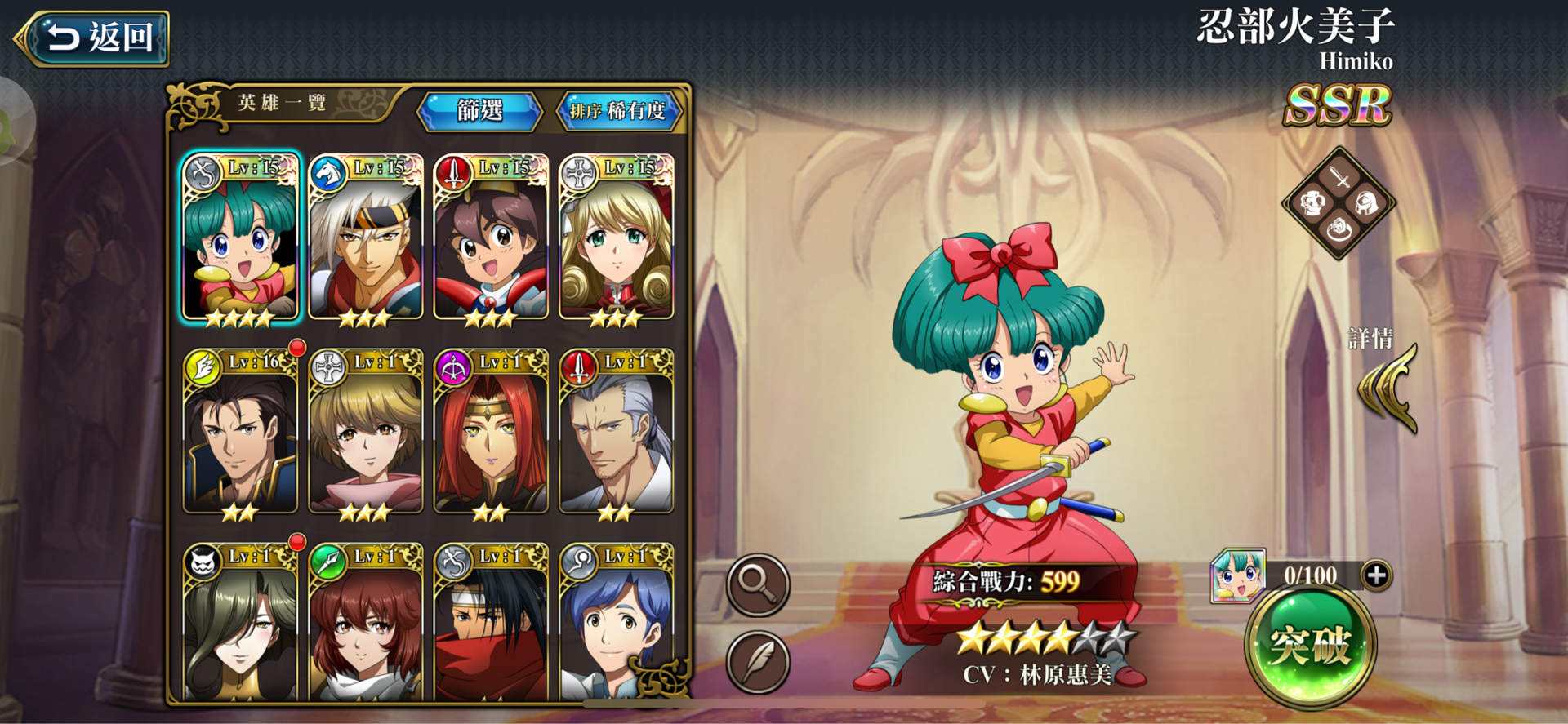This screenshot has height=724, width=1568.
Task: Change the 排序 稀有度 sort order
Action: tap(618, 111)
